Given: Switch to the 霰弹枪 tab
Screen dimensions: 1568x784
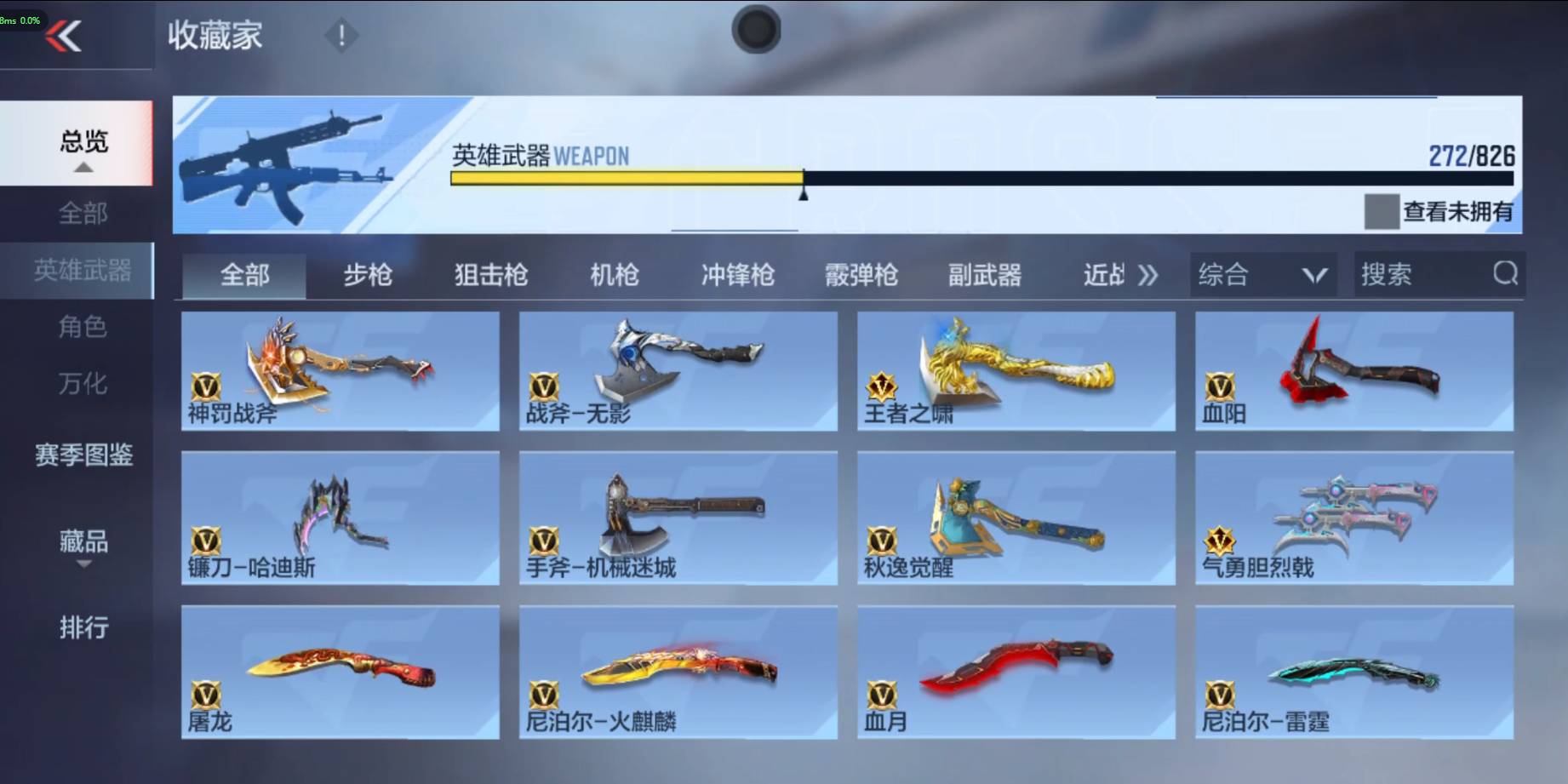Looking at the screenshot, I should [861, 274].
